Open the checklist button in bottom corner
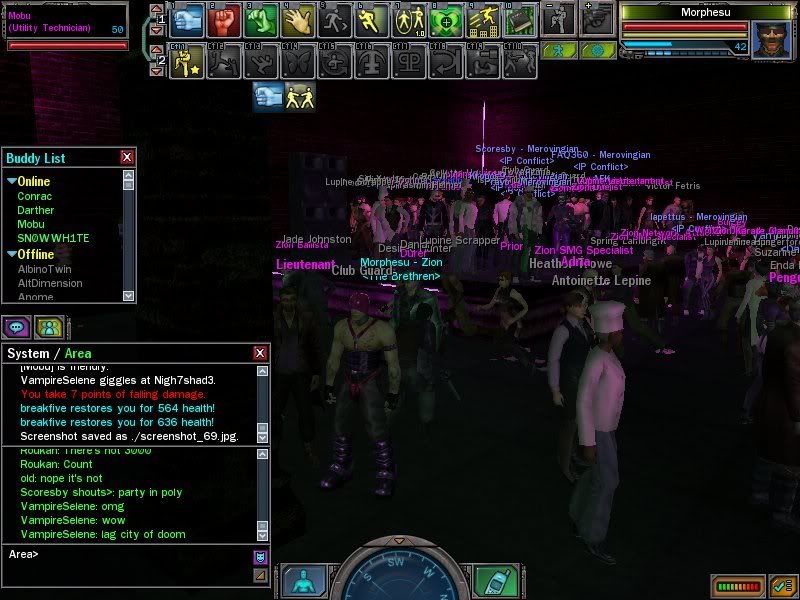800x600 pixels. coord(783,585)
